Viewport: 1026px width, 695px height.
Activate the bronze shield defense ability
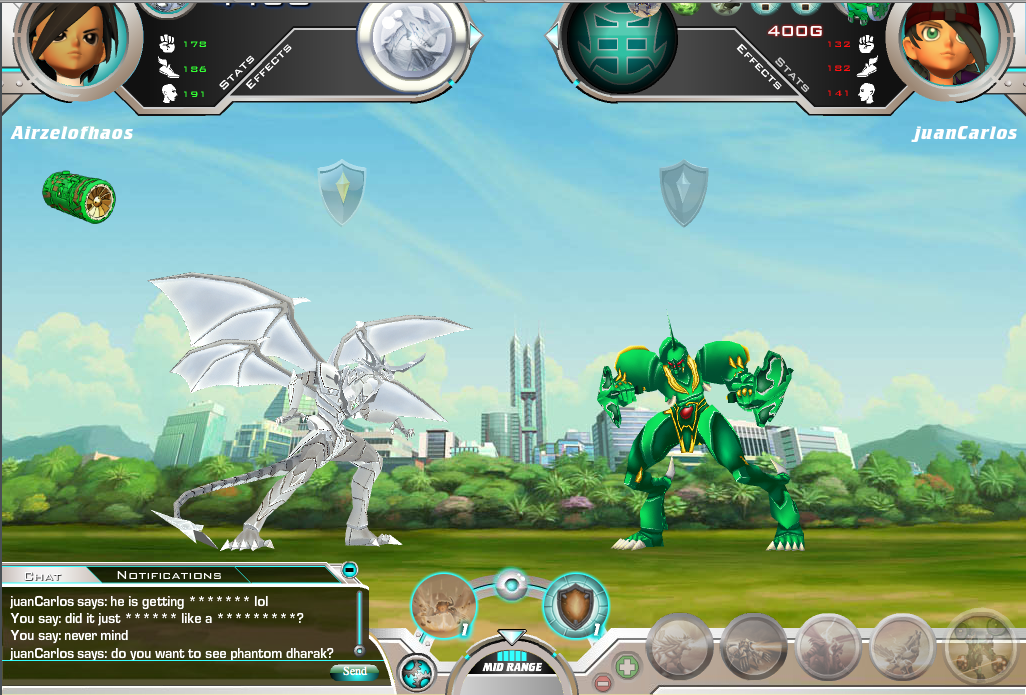575,605
